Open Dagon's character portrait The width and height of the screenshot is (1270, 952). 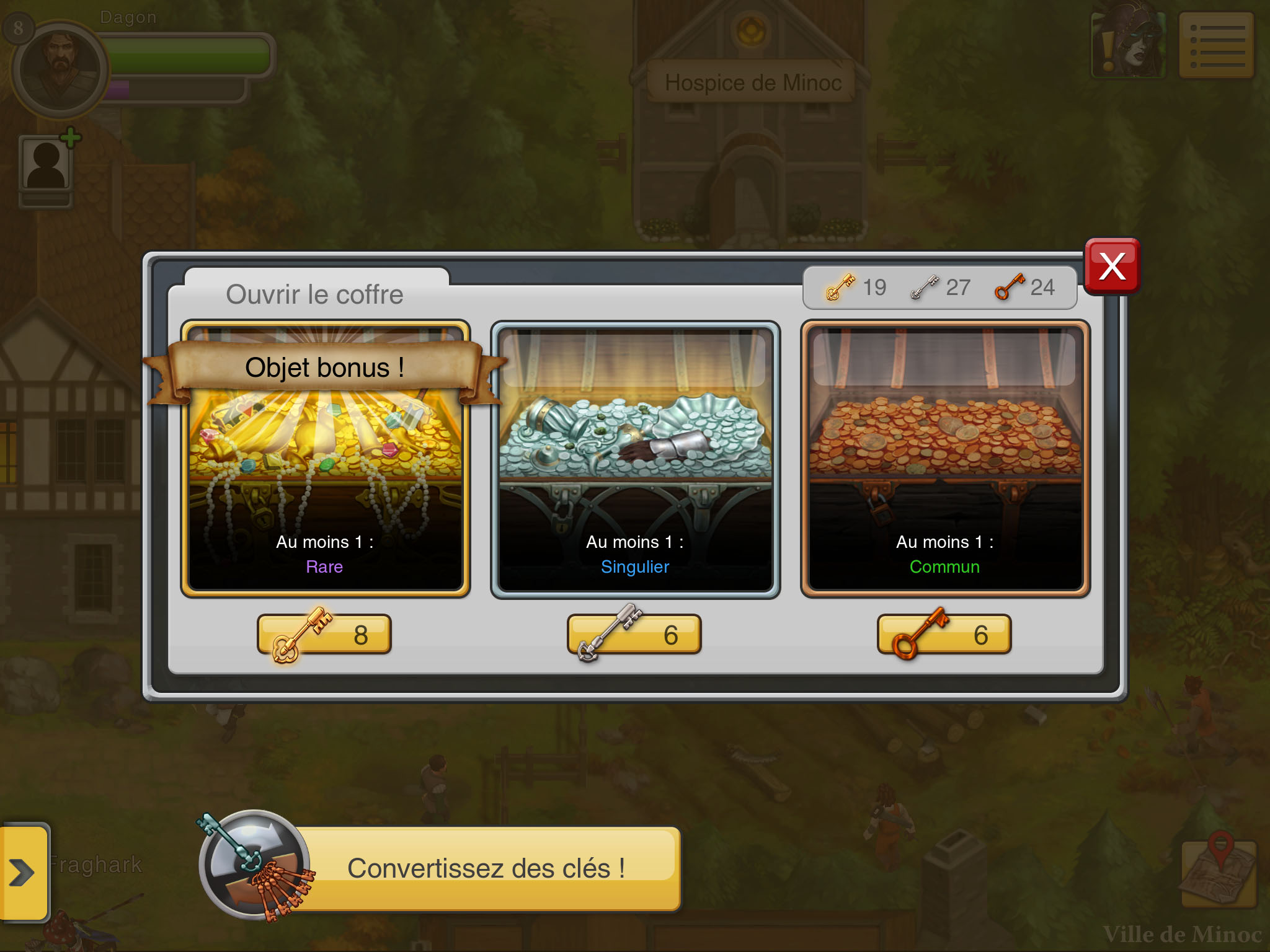click(60, 69)
